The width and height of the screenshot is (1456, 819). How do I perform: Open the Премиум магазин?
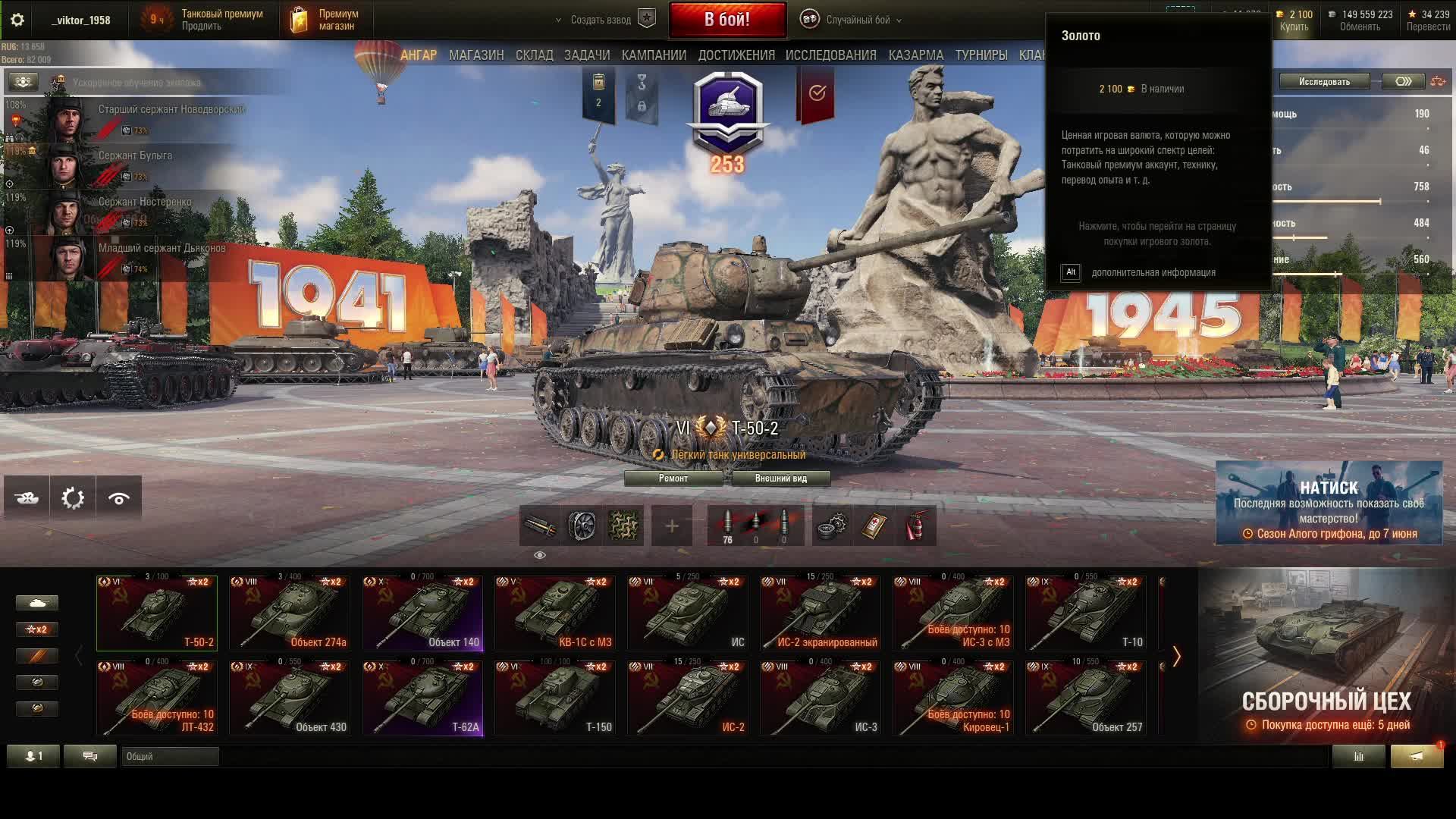[x=325, y=20]
